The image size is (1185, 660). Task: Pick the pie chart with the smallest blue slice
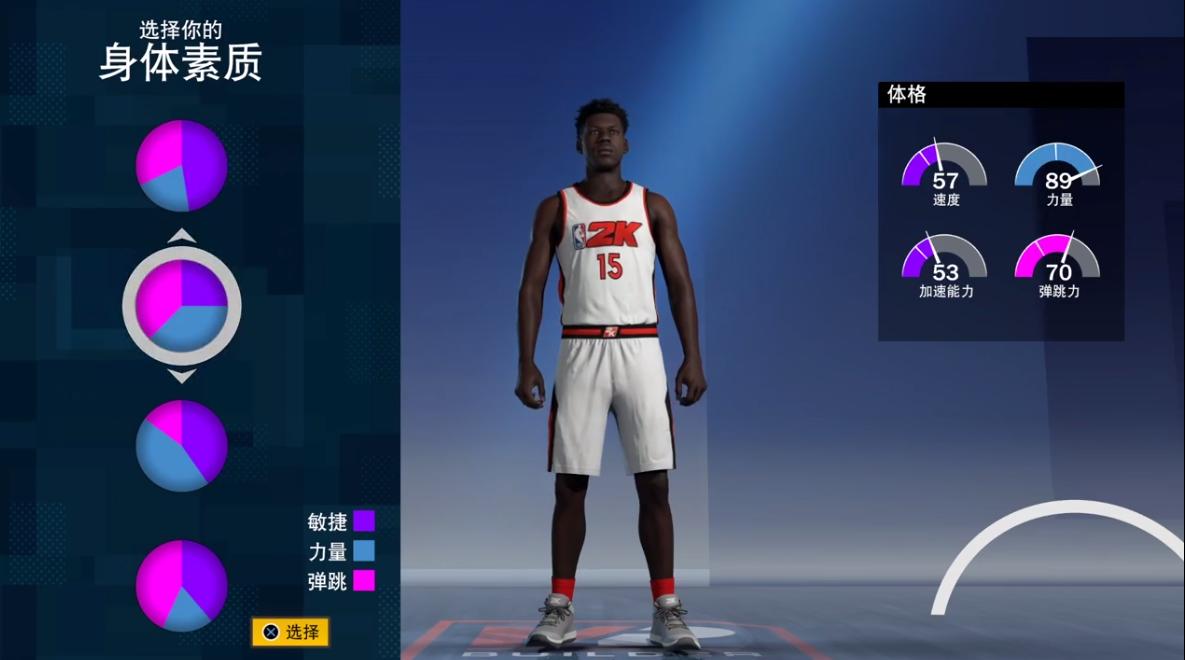[x=182, y=585]
